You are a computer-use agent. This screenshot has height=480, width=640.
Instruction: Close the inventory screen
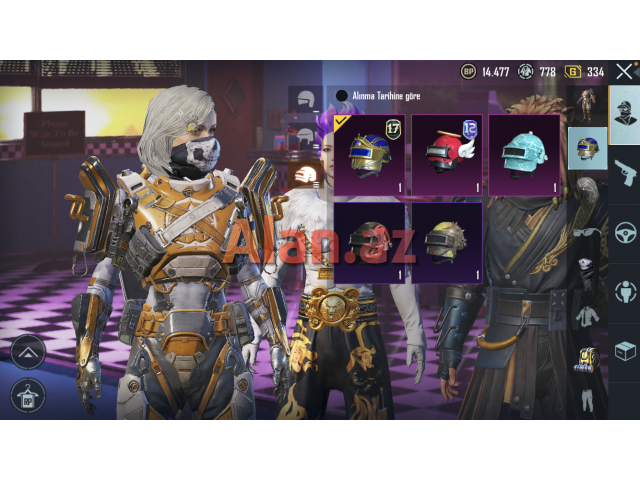pos(624,72)
